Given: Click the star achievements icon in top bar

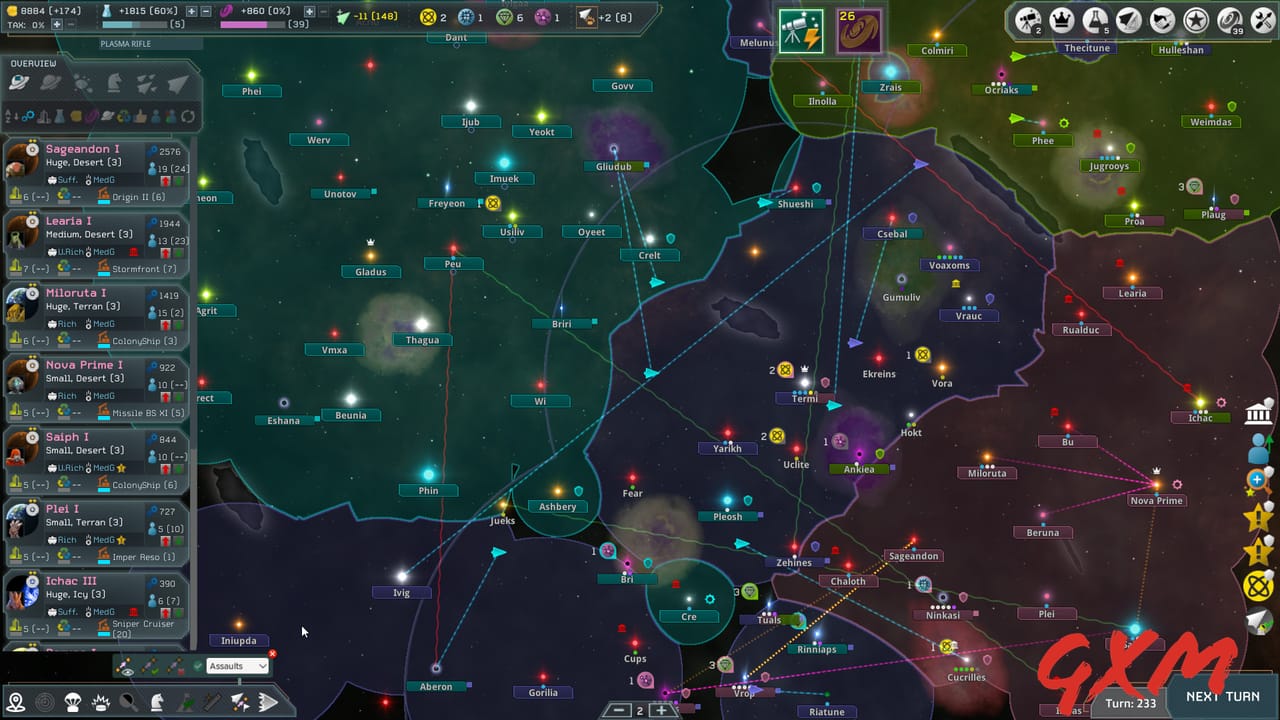Looking at the screenshot, I should coord(1196,20).
